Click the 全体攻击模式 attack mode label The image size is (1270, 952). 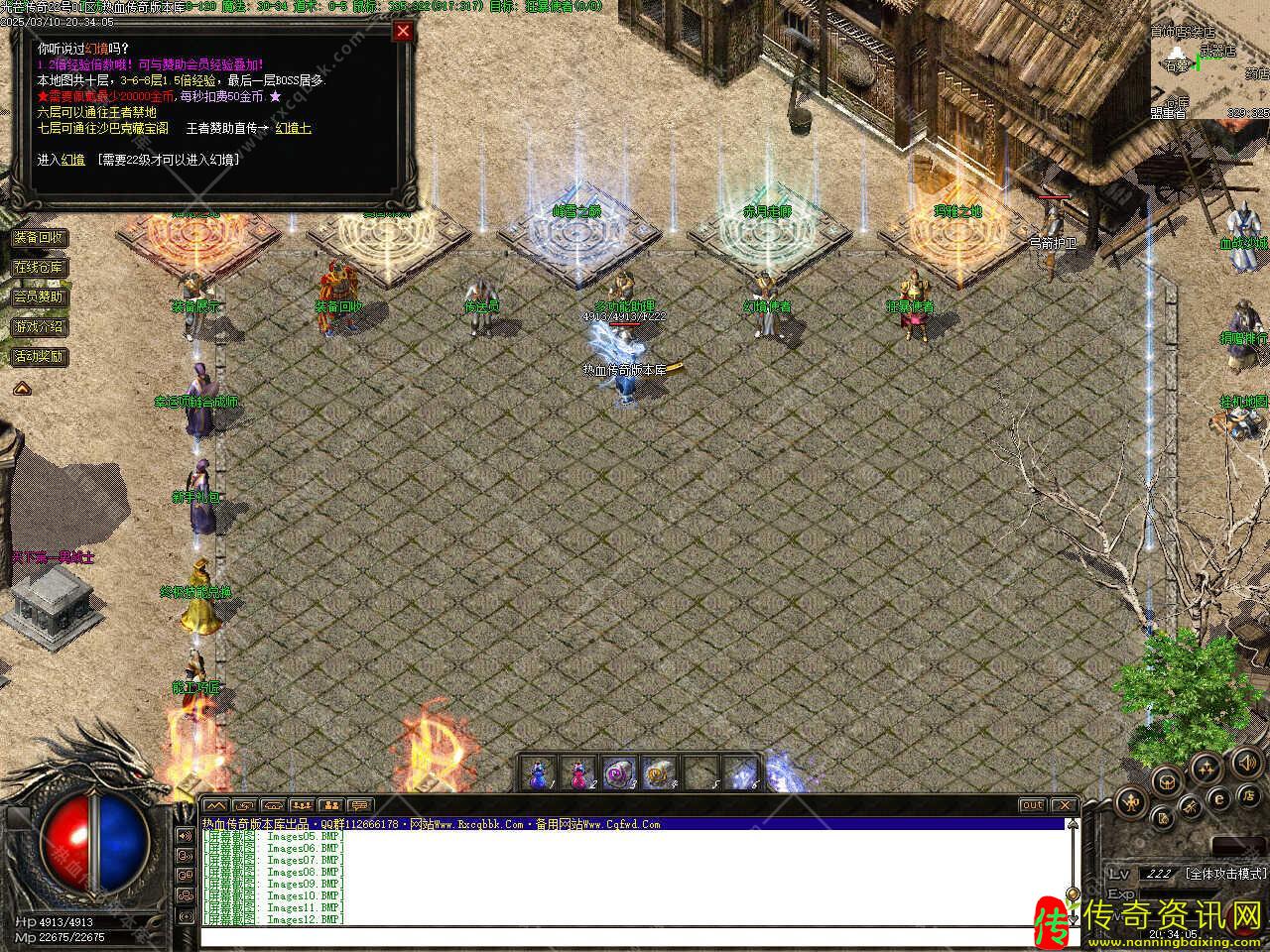pos(1225,874)
